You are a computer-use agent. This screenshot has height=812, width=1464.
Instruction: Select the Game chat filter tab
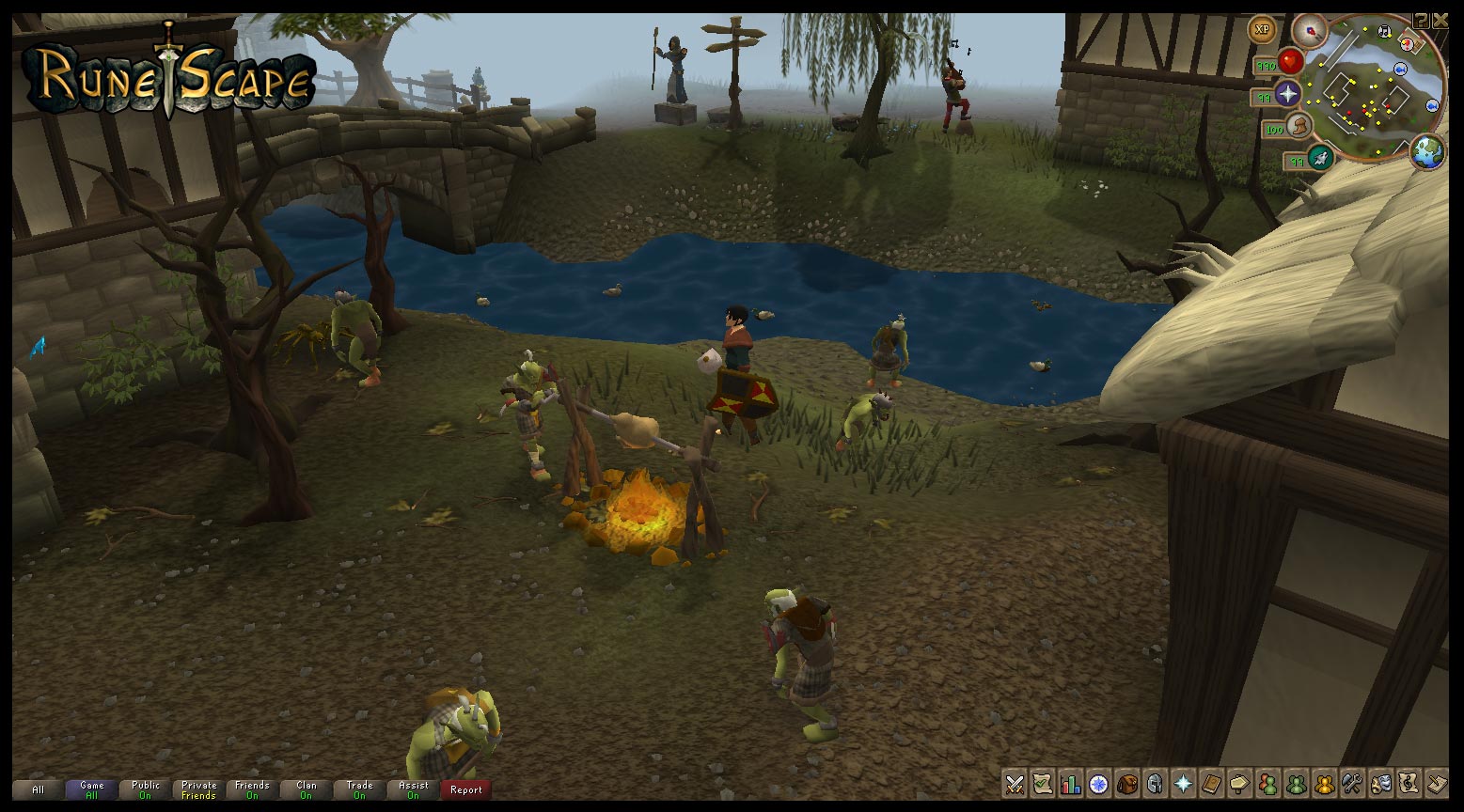(x=92, y=789)
